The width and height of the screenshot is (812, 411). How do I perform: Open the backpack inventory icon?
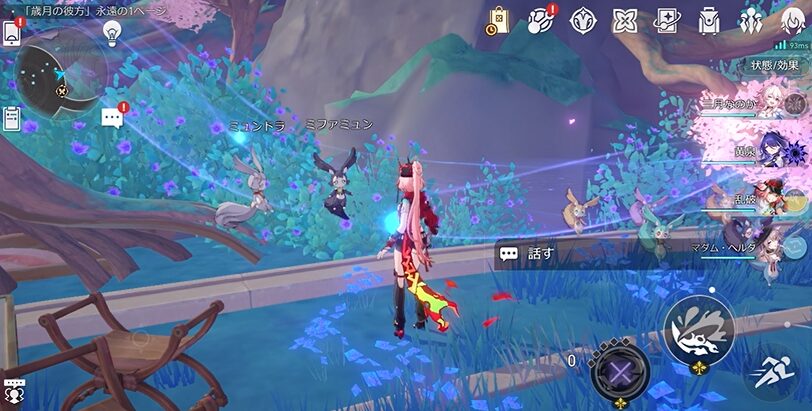tap(709, 20)
